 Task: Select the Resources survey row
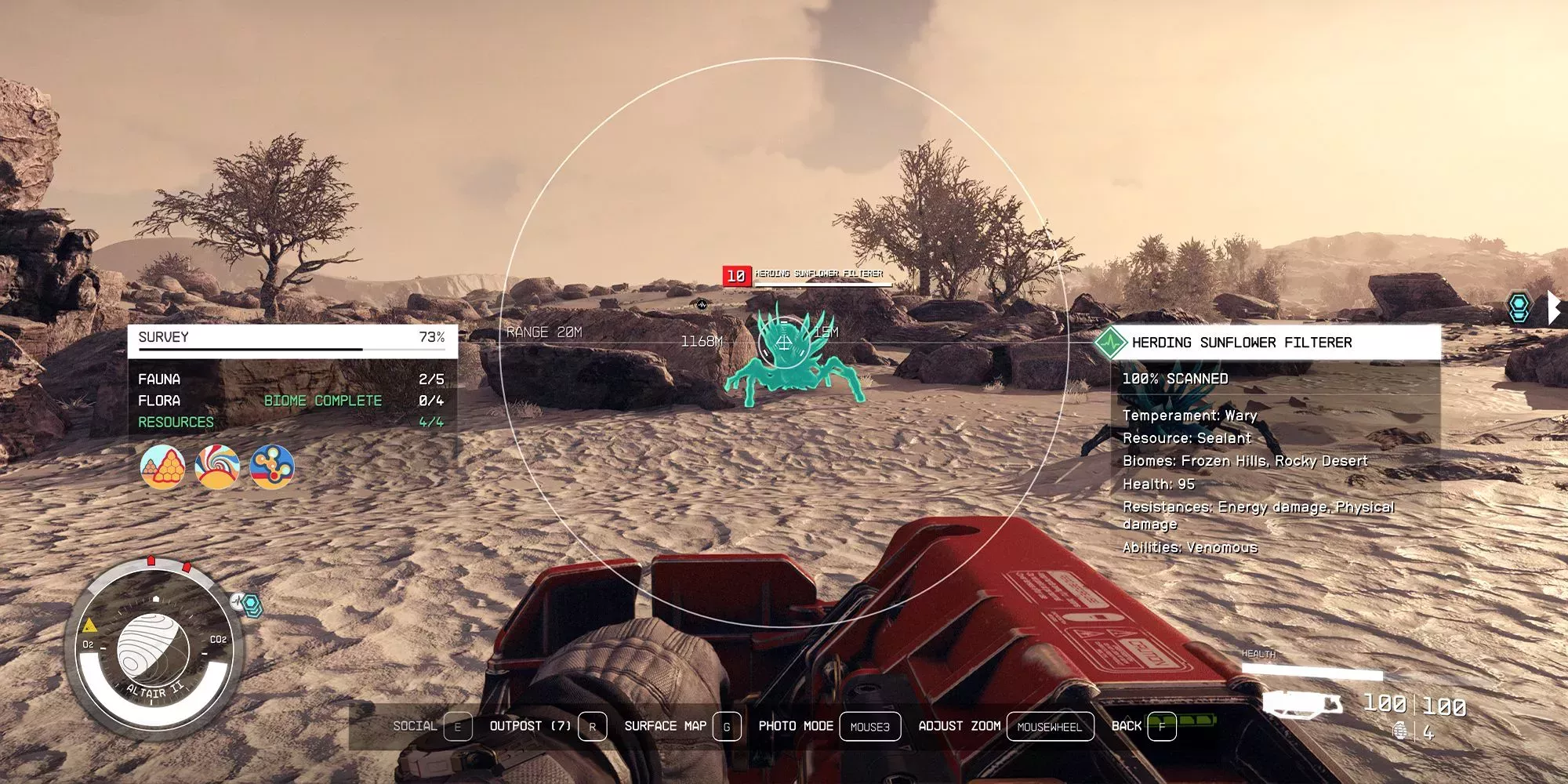coord(292,422)
